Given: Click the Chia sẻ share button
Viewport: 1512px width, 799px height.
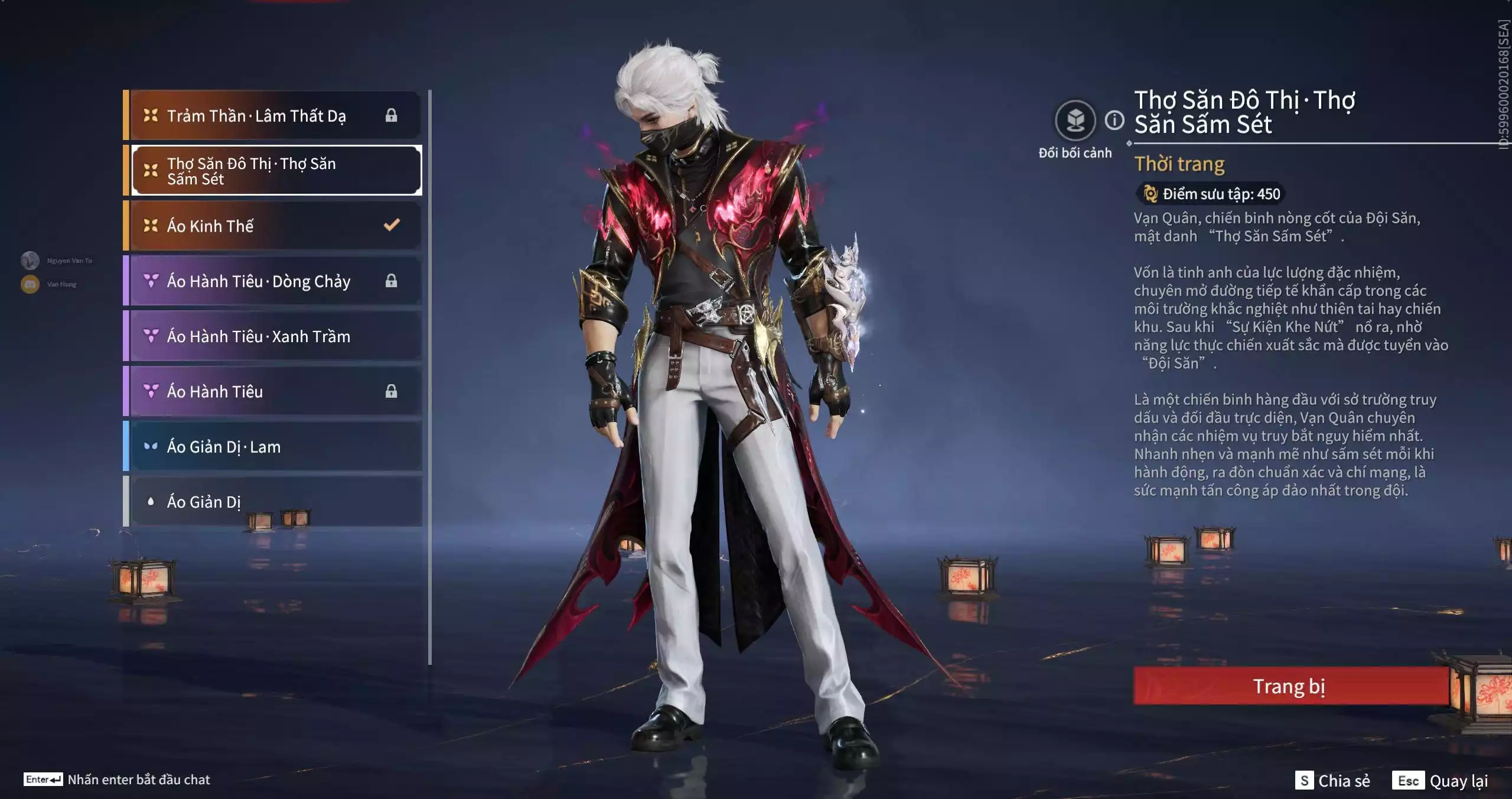Looking at the screenshot, I should point(1333,781).
